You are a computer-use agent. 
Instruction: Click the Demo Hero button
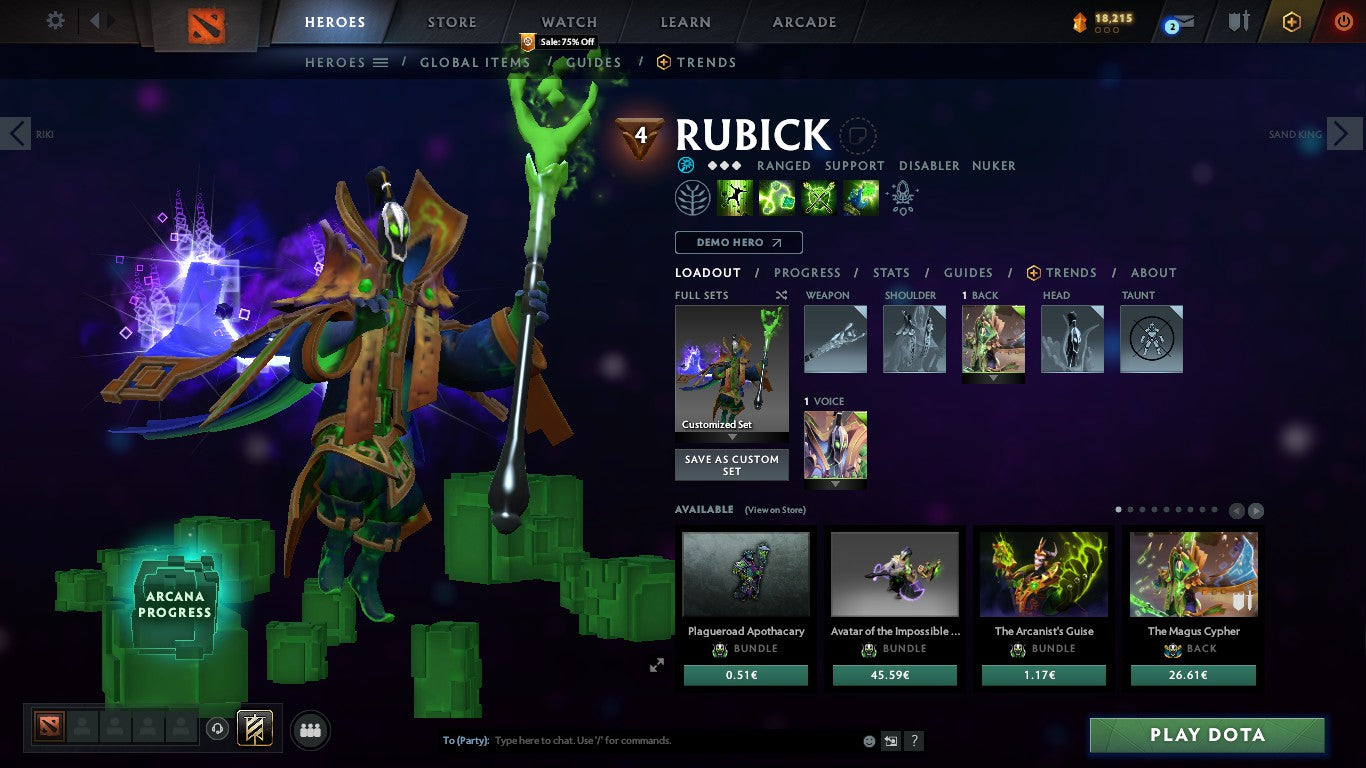point(738,242)
